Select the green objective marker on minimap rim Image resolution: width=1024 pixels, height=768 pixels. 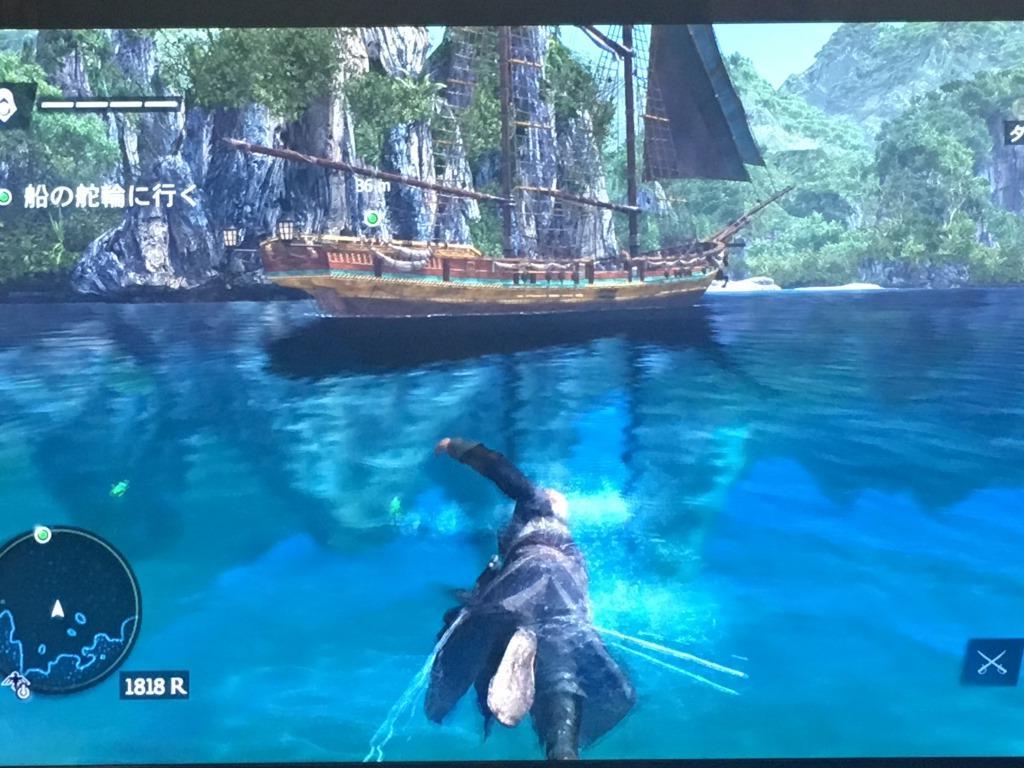click(x=42, y=535)
